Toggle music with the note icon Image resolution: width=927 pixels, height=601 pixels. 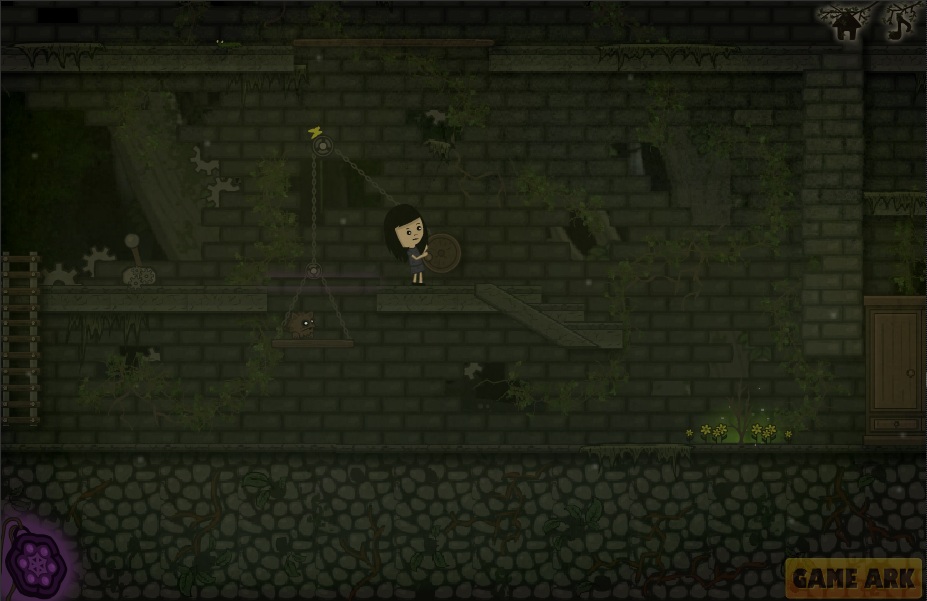pyautogui.click(x=900, y=22)
